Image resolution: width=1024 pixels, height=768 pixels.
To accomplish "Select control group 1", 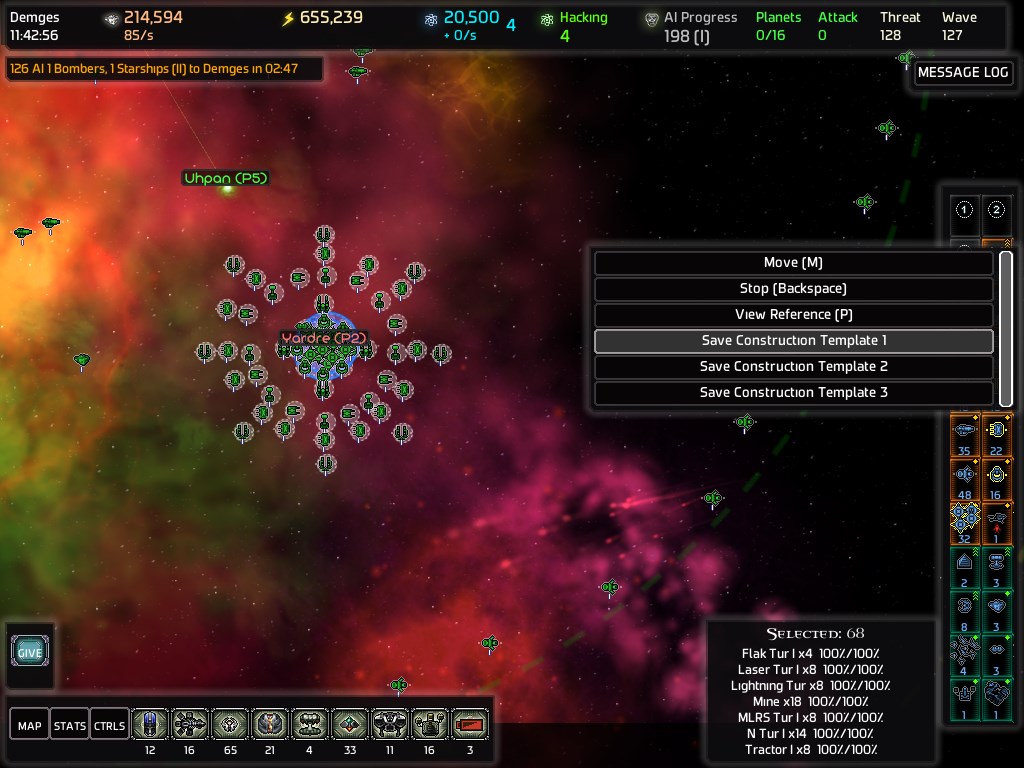I will 965,210.
